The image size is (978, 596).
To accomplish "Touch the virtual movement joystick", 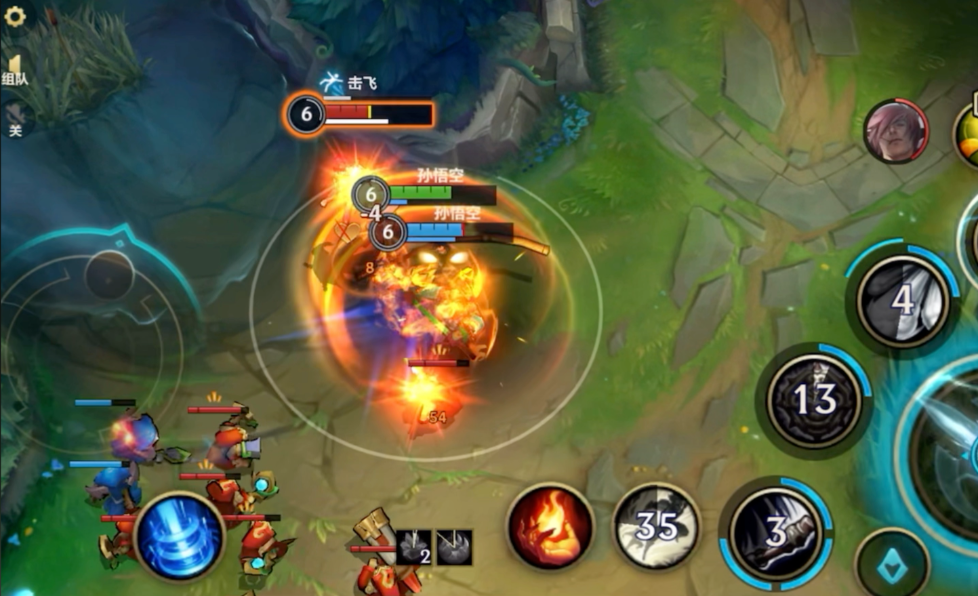I will [108, 275].
